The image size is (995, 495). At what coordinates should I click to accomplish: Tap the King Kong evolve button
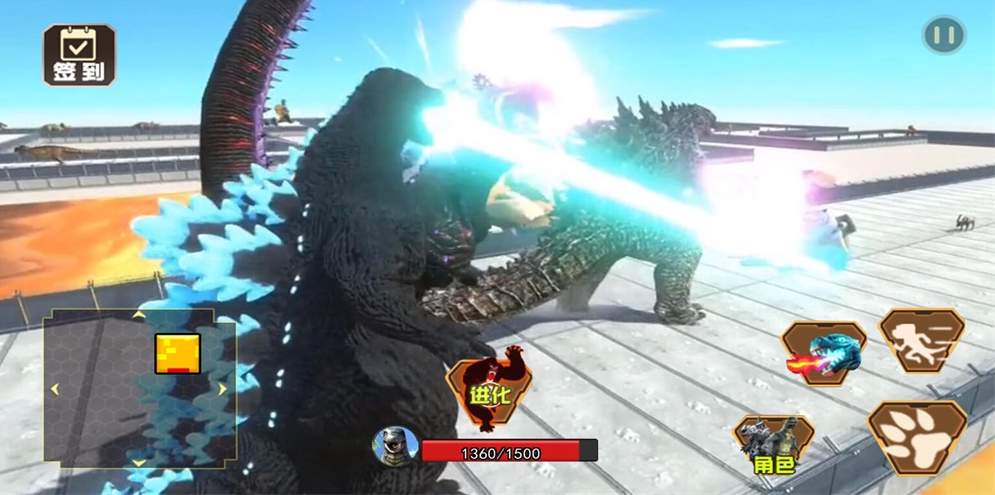[x=490, y=388]
